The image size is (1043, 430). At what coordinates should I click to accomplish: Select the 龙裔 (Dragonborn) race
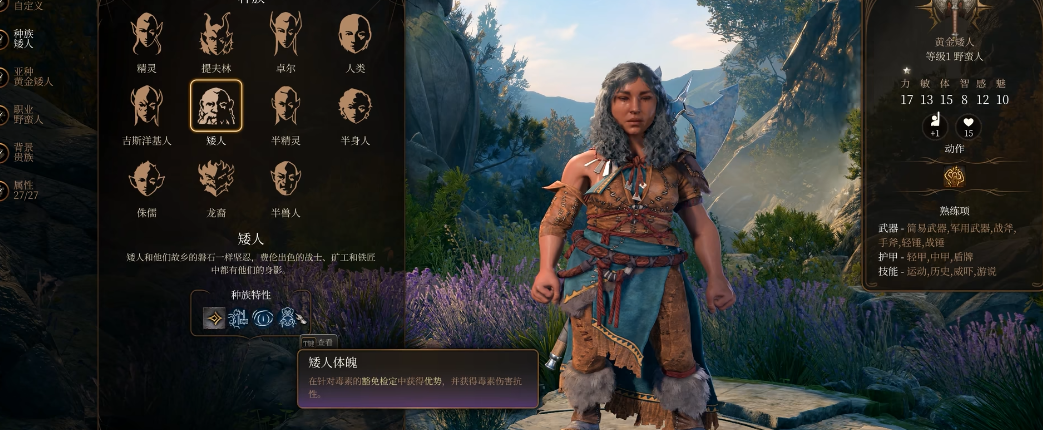pyautogui.click(x=216, y=178)
